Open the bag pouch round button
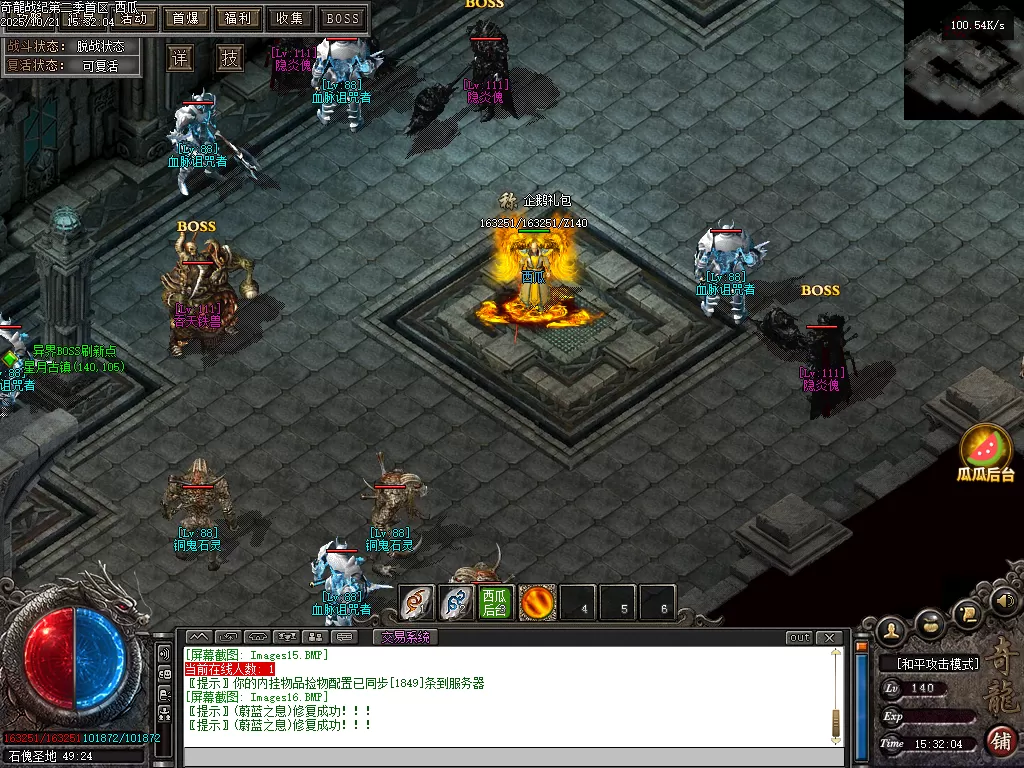This screenshot has width=1024, height=768. (931, 623)
